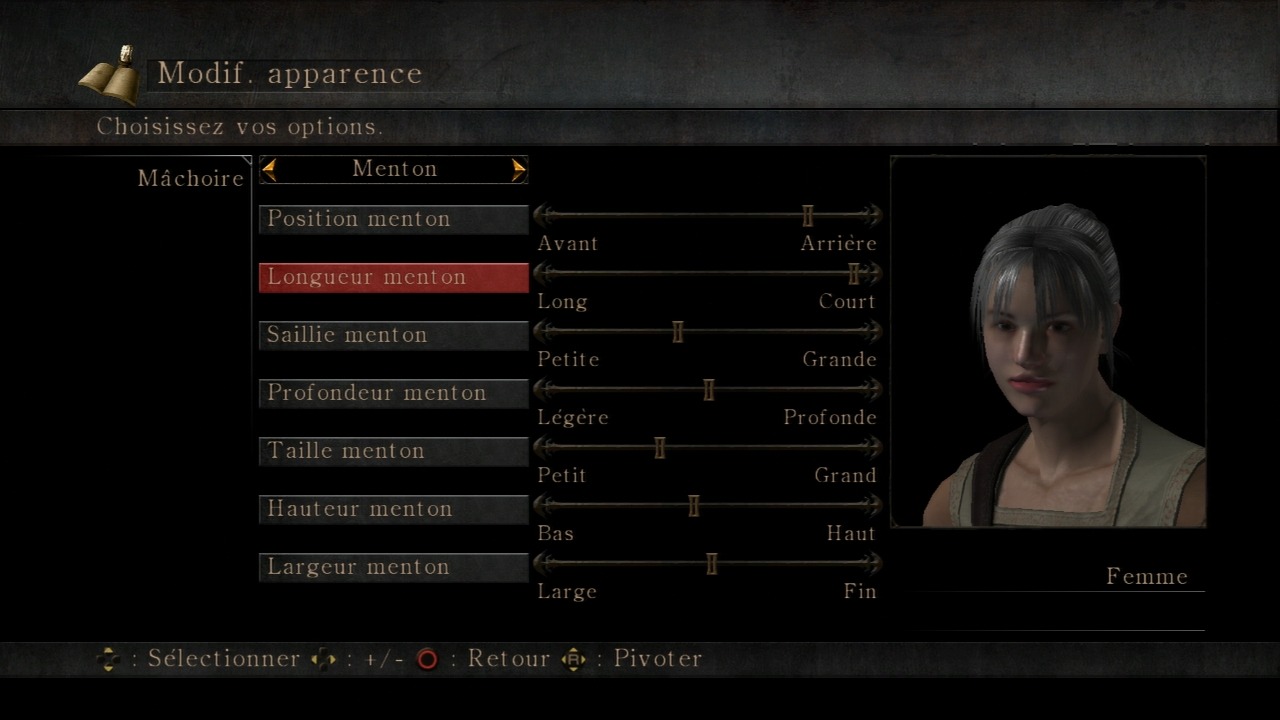The width and height of the screenshot is (1280, 720).
Task: Choose the Saillie menton option
Action: [393, 335]
